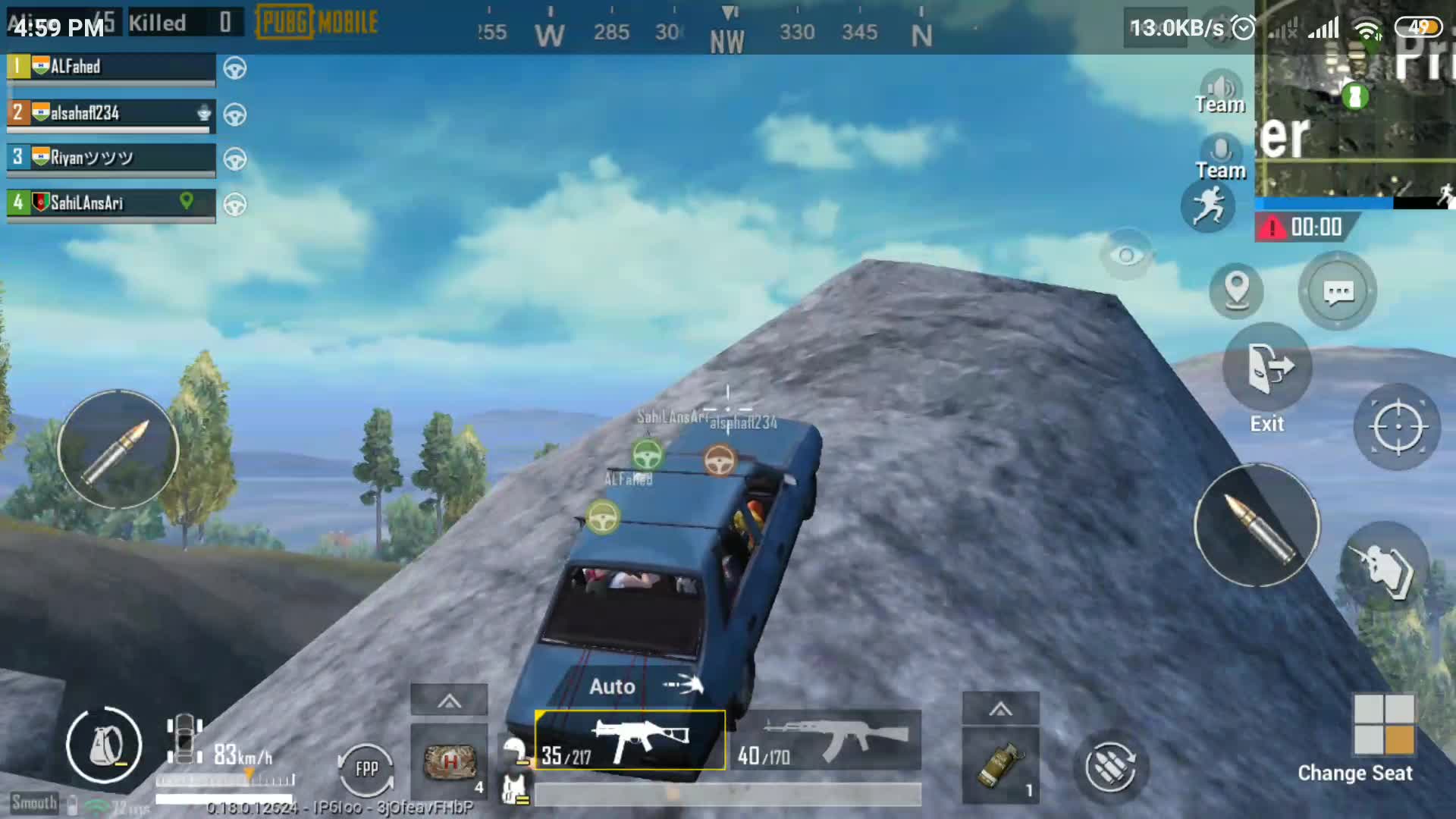Screen dimensions: 1456x819
Task: Open the backpack inventory
Action: (104, 745)
